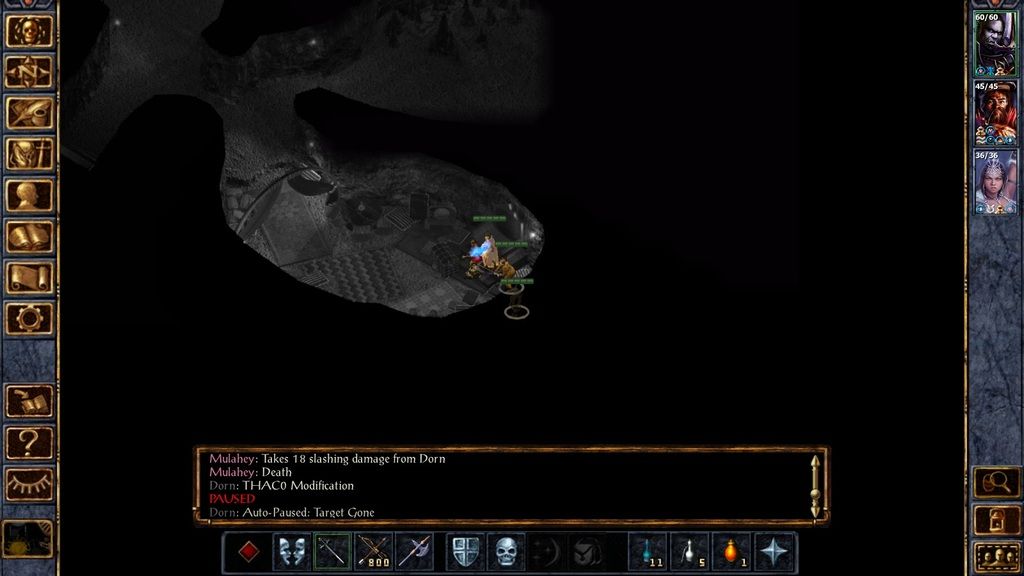Equip the crossbow with 800 ammo
Viewport: 1024px width, 576px height.
(373, 552)
